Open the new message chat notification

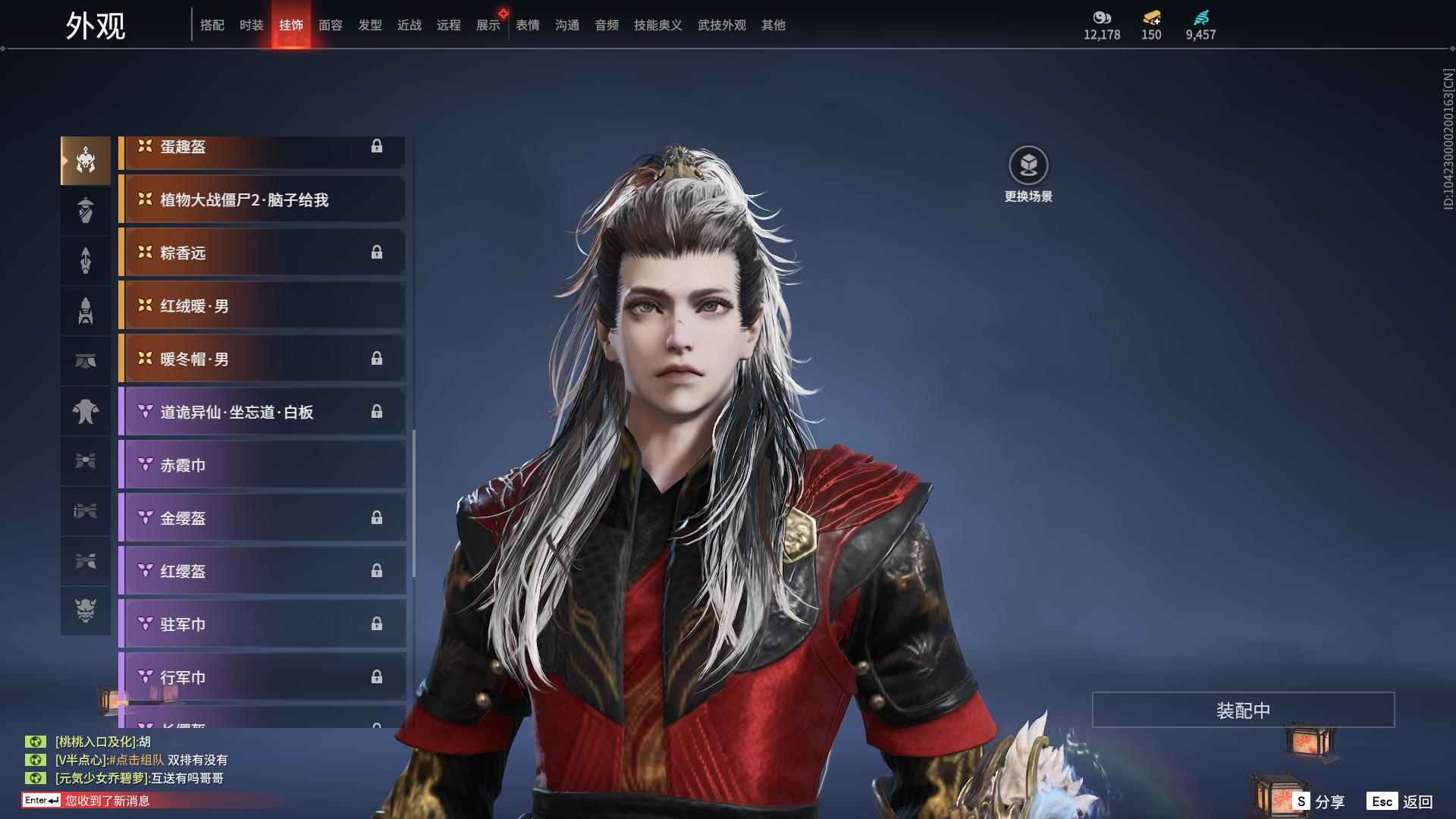coord(106,801)
